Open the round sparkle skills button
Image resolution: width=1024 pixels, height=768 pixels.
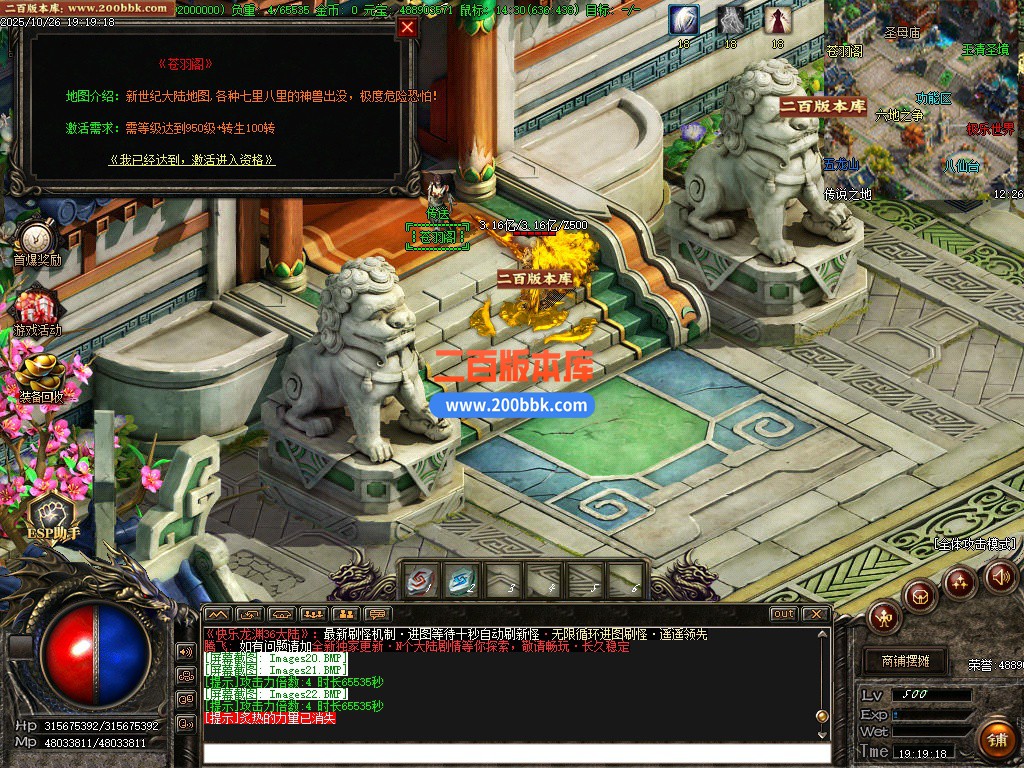click(x=960, y=581)
